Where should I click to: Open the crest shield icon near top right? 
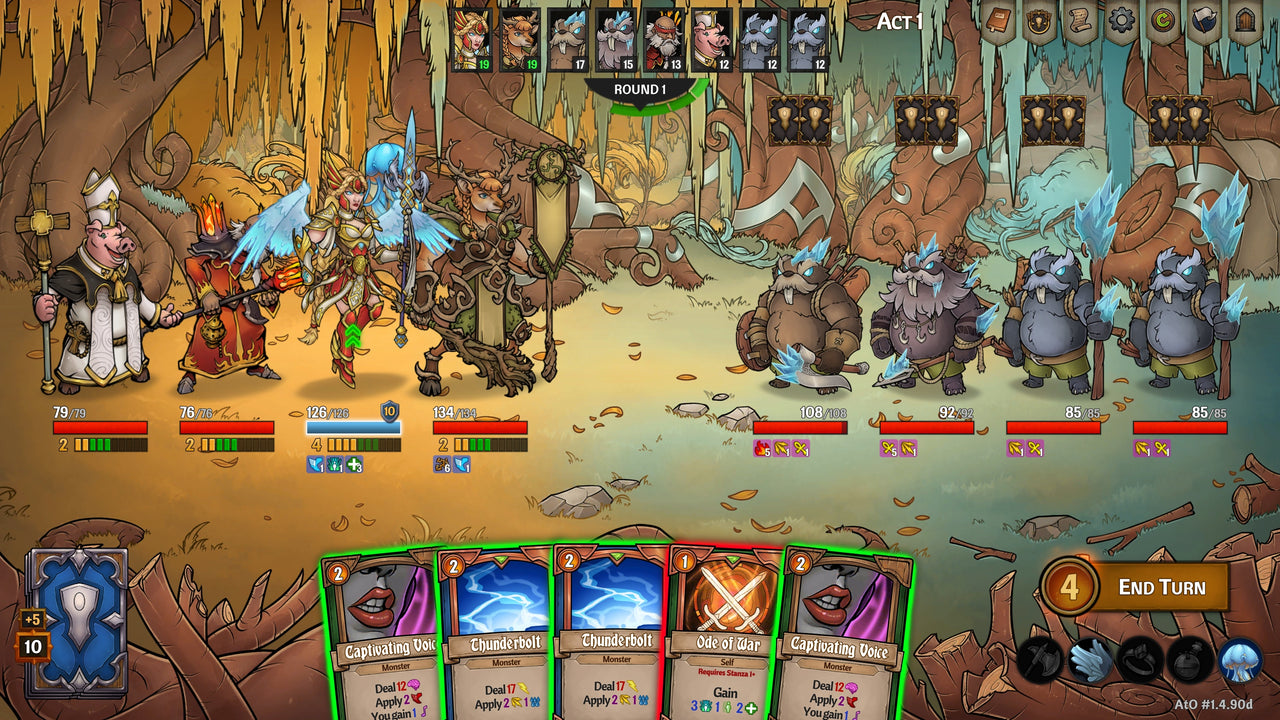pos(1037,20)
